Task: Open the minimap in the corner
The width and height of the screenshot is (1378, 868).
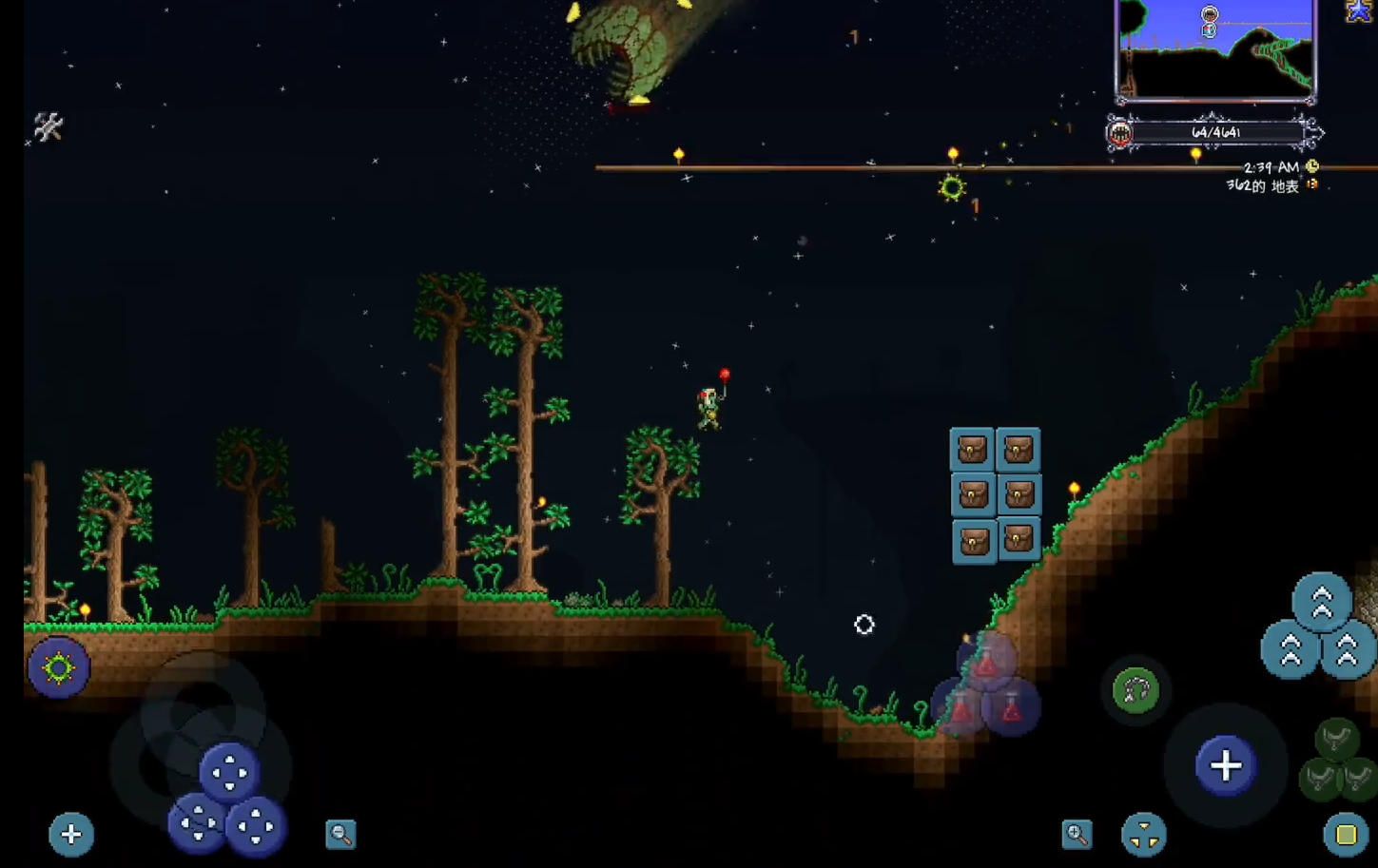Action: (x=1215, y=49)
